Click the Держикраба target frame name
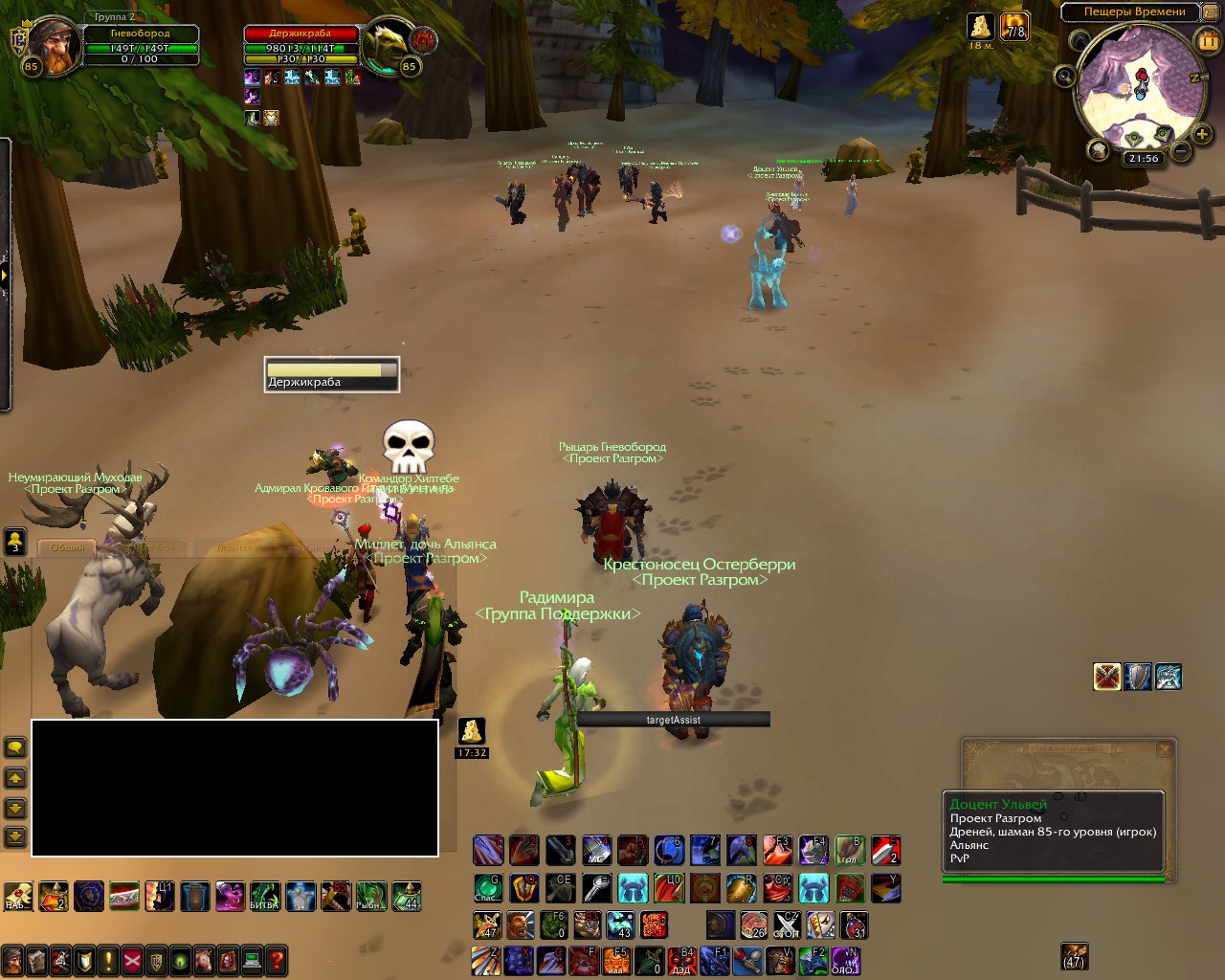The image size is (1225, 980). click(301, 33)
